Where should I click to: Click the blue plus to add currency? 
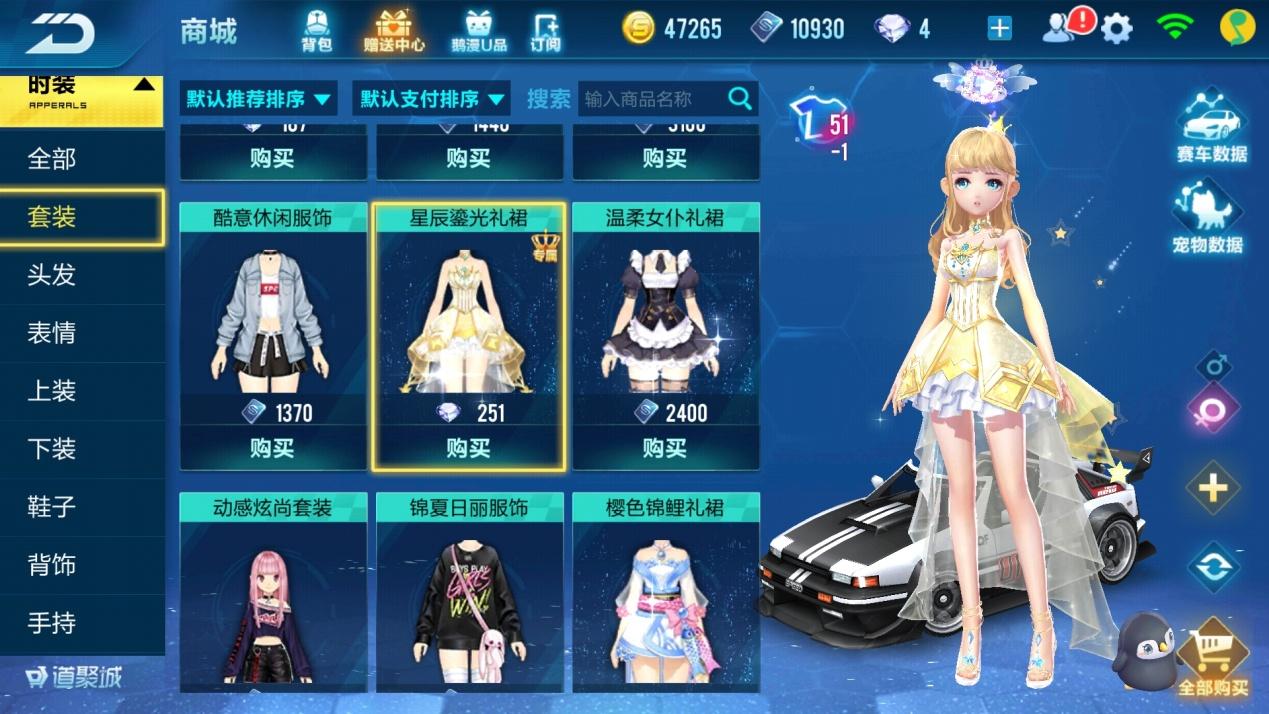[x=999, y=29]
